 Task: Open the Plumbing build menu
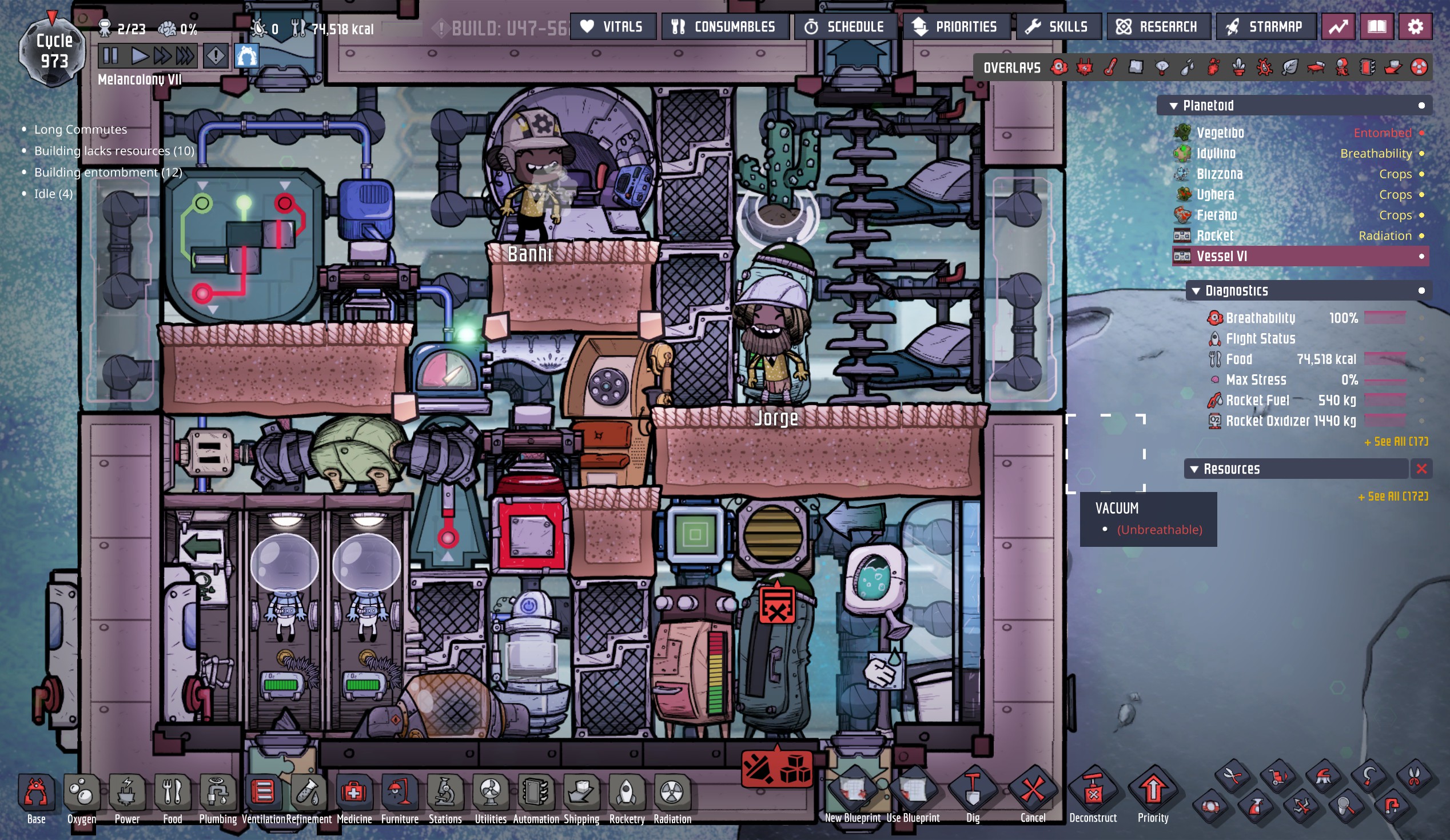pyautogui.click(x=217, y=797)
